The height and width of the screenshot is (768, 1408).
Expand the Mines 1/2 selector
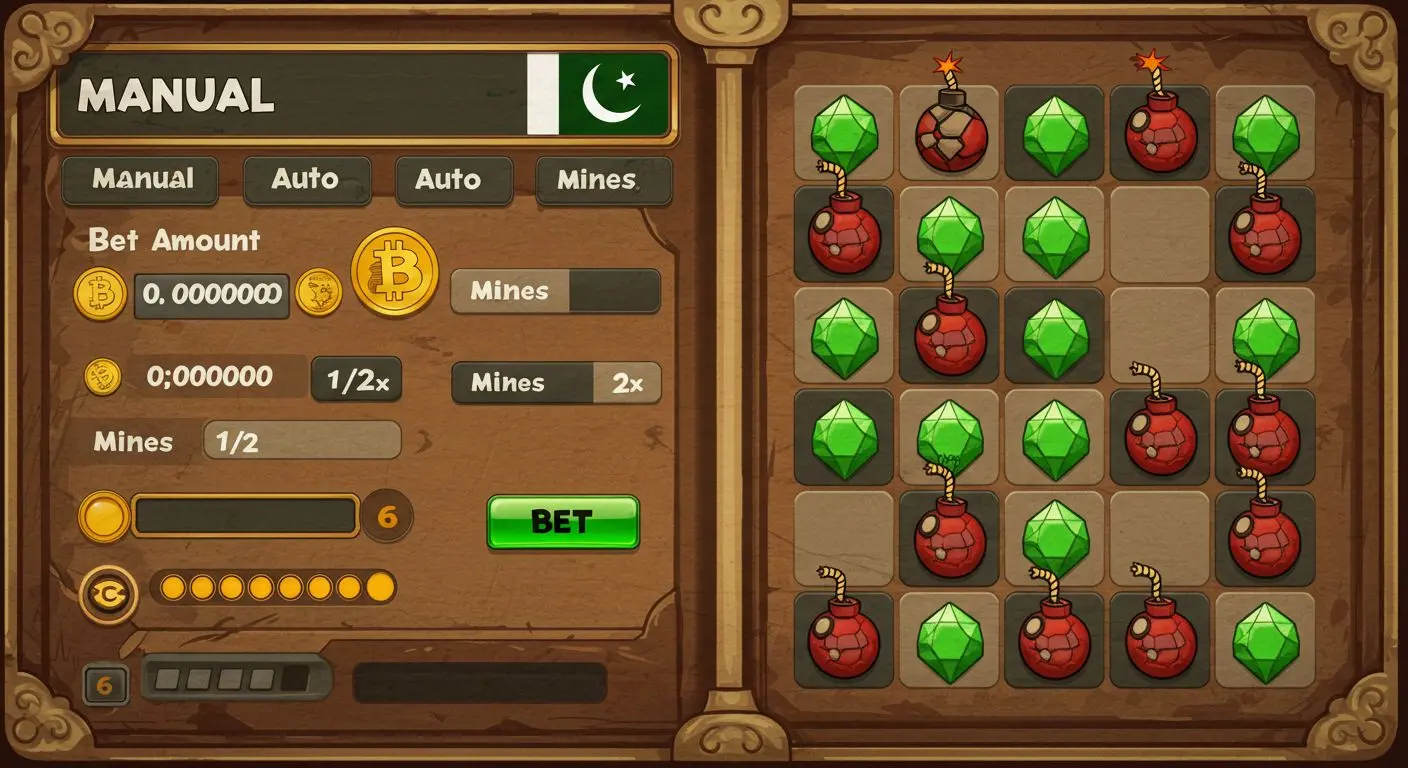[x=302, y=440]
